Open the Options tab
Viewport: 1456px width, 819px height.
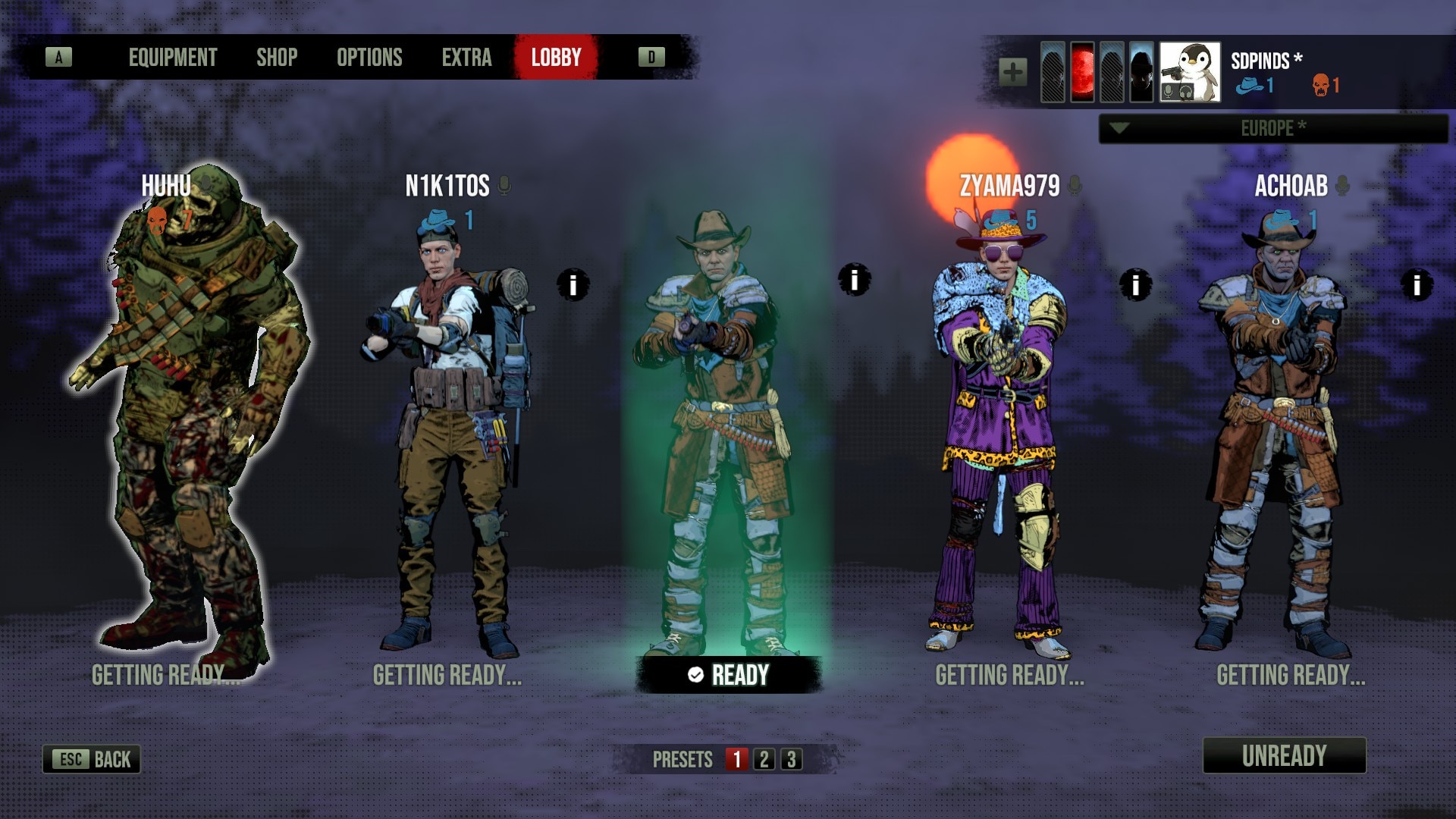point(369,58)
